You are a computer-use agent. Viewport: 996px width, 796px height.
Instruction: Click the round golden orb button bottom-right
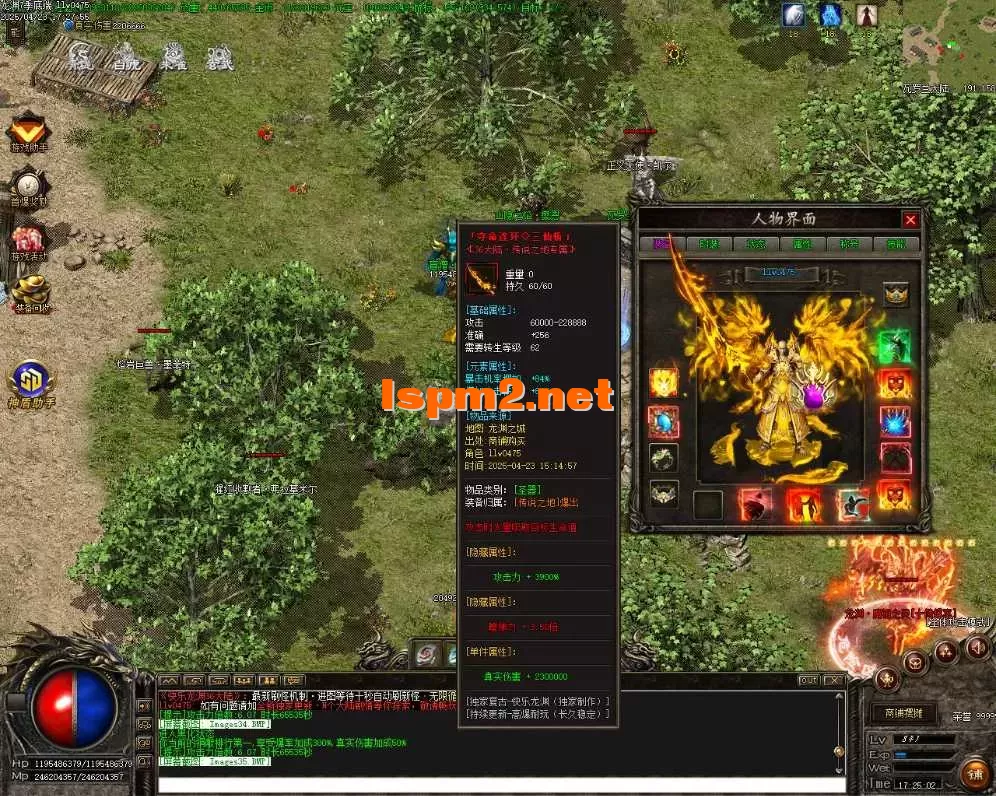pyautogui.click(x=972, y=772)
